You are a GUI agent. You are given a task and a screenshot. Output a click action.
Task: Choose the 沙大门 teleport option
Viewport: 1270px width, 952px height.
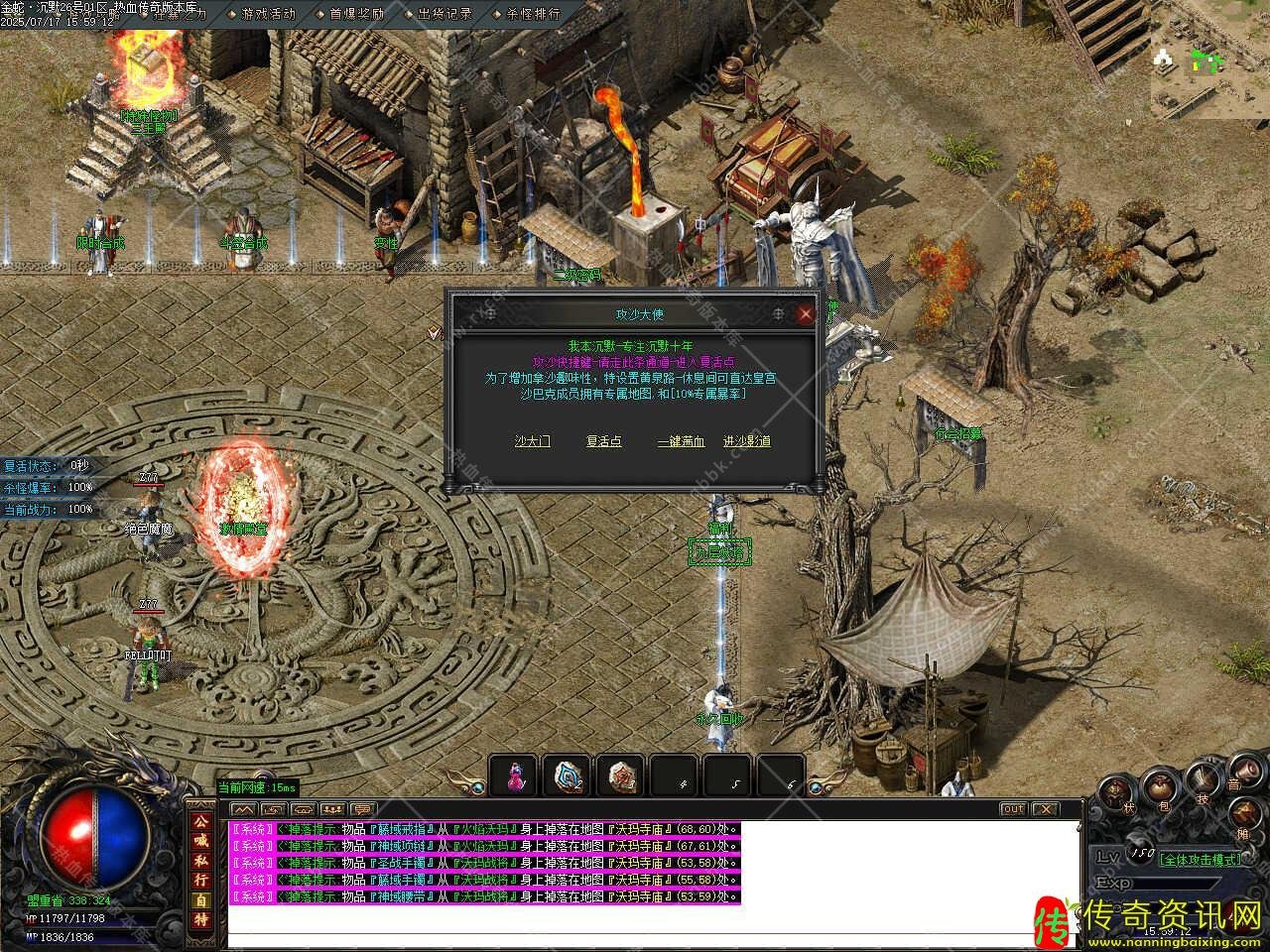(x=532, y=441)
